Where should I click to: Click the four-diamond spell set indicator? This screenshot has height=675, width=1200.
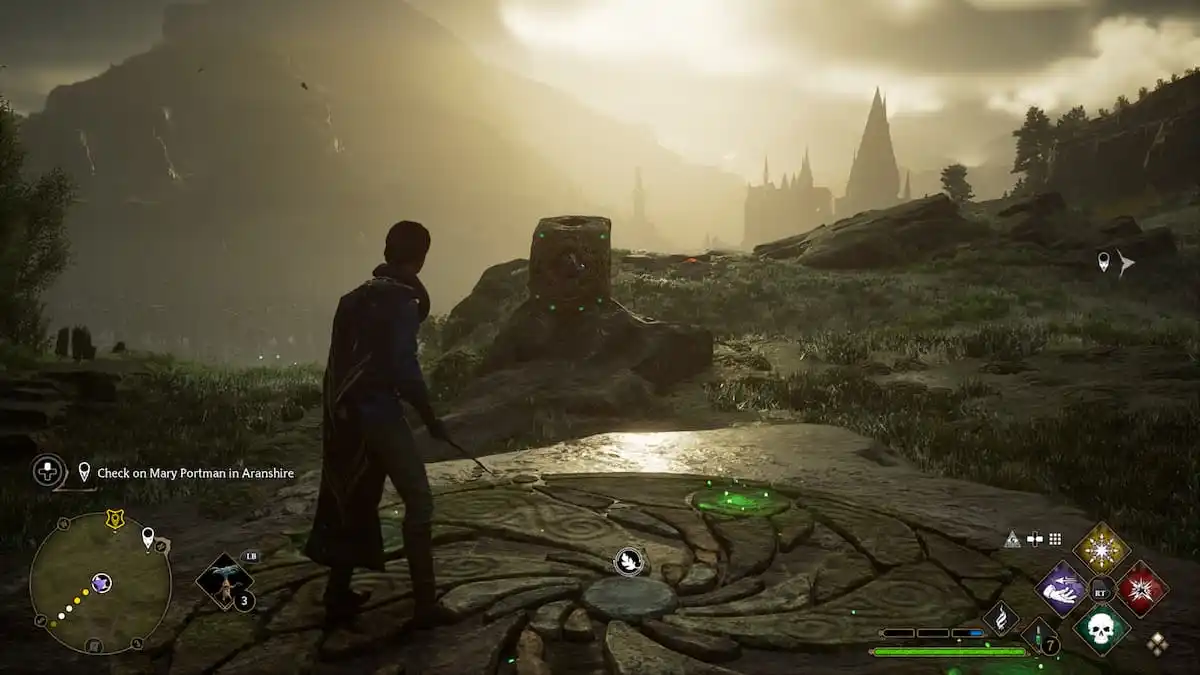pyautogui.click(x=1157, y=644)
